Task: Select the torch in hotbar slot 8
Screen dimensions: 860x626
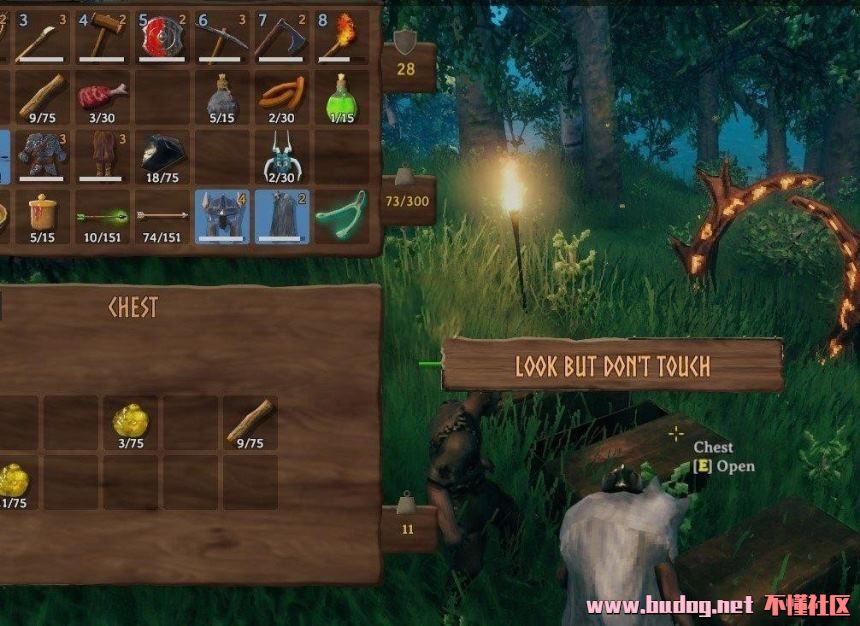Action: (342, 37)
